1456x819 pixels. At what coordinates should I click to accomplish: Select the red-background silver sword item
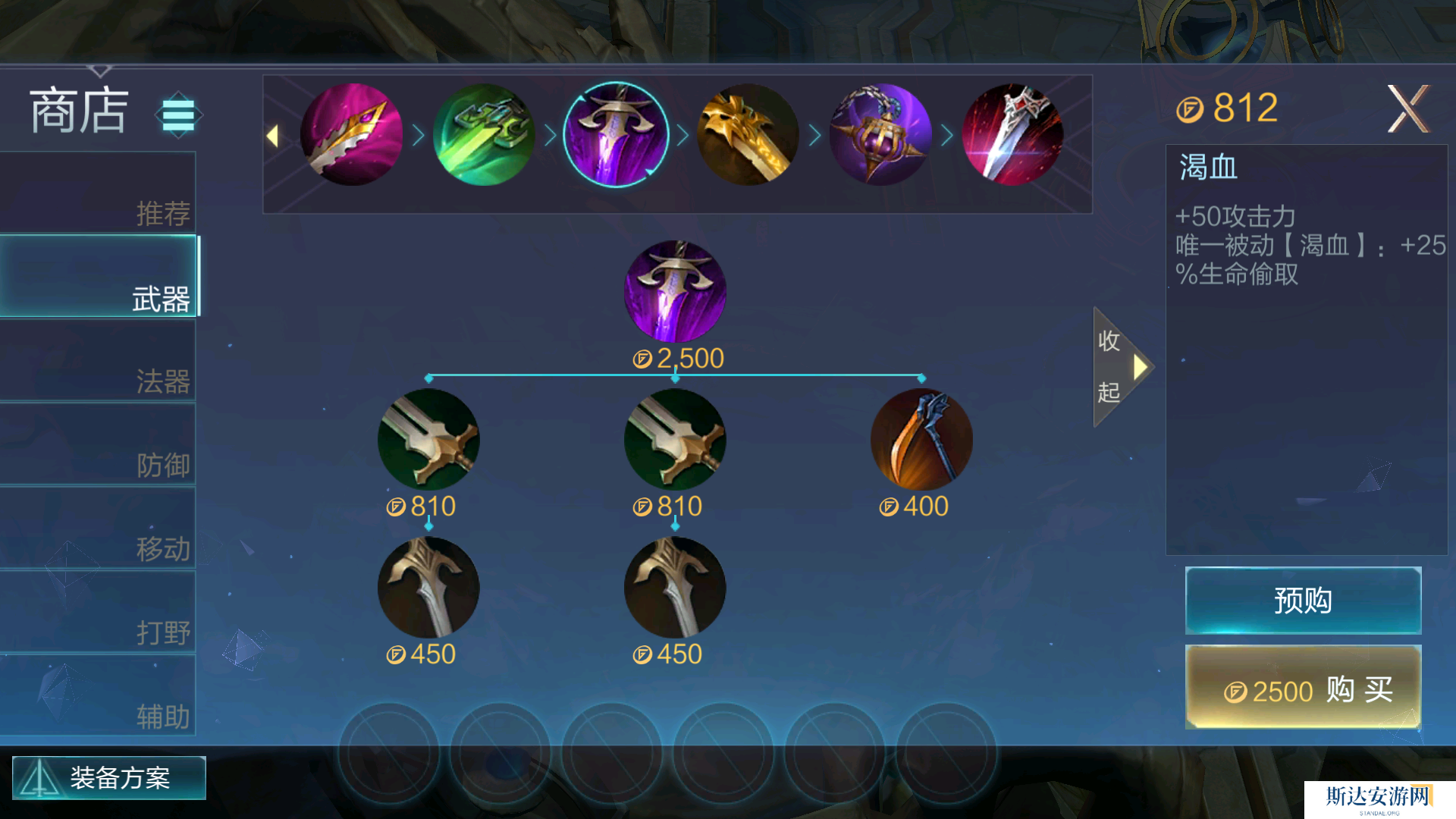[x=1012, y=135]
